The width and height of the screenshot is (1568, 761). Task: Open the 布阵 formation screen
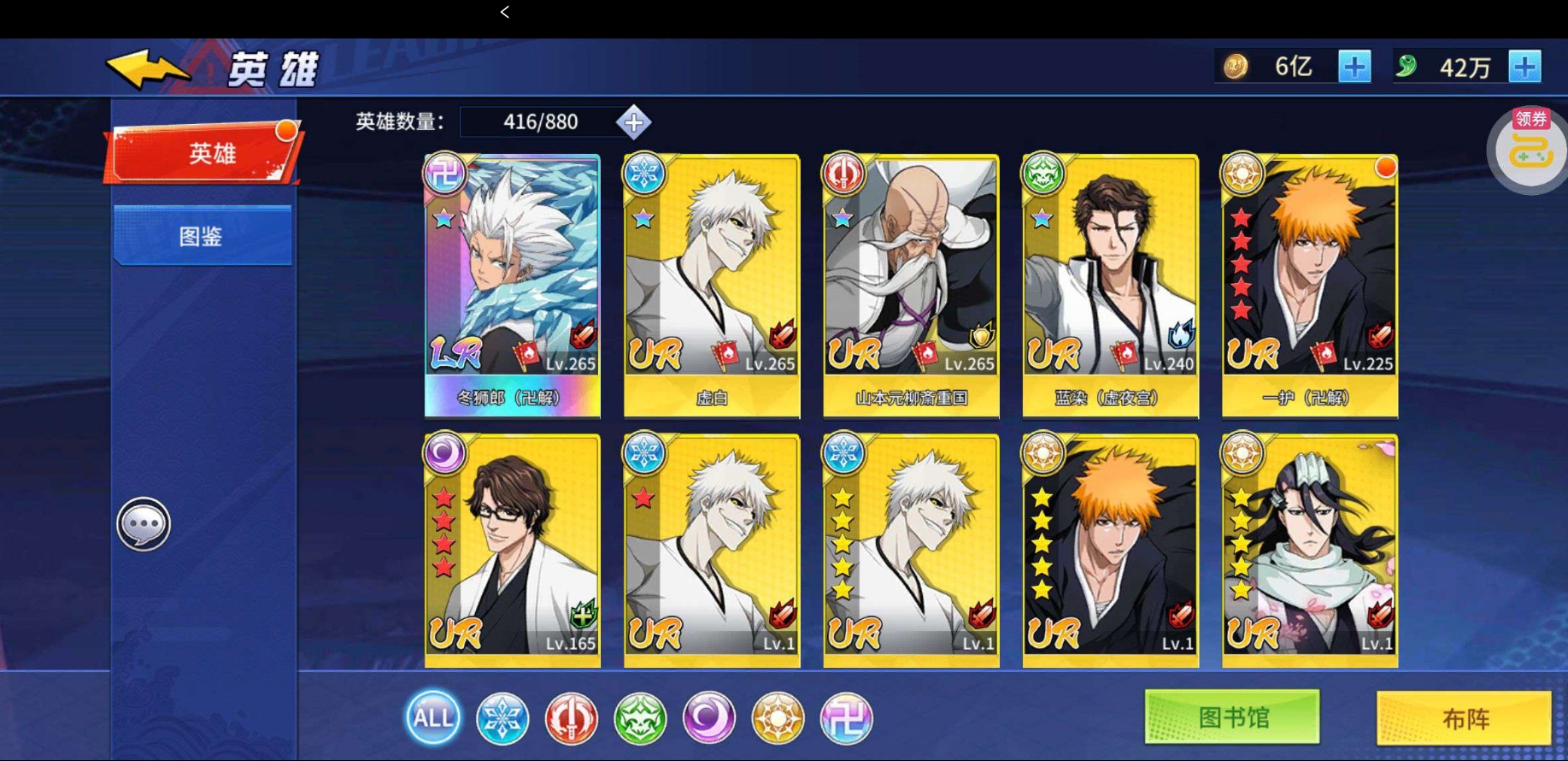coord(1464,718)
